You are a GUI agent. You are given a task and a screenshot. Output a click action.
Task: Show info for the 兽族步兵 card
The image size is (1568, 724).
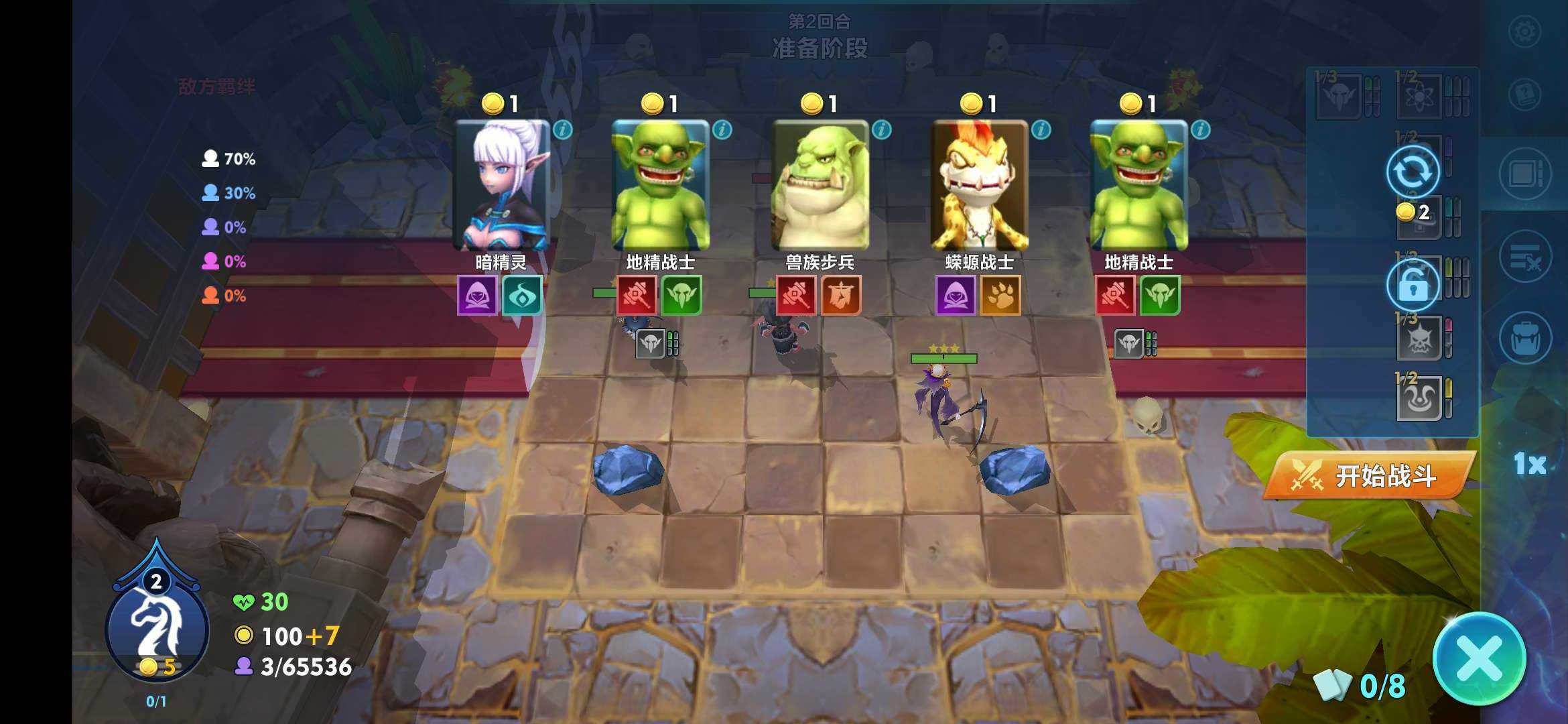(x=882, y=130)
